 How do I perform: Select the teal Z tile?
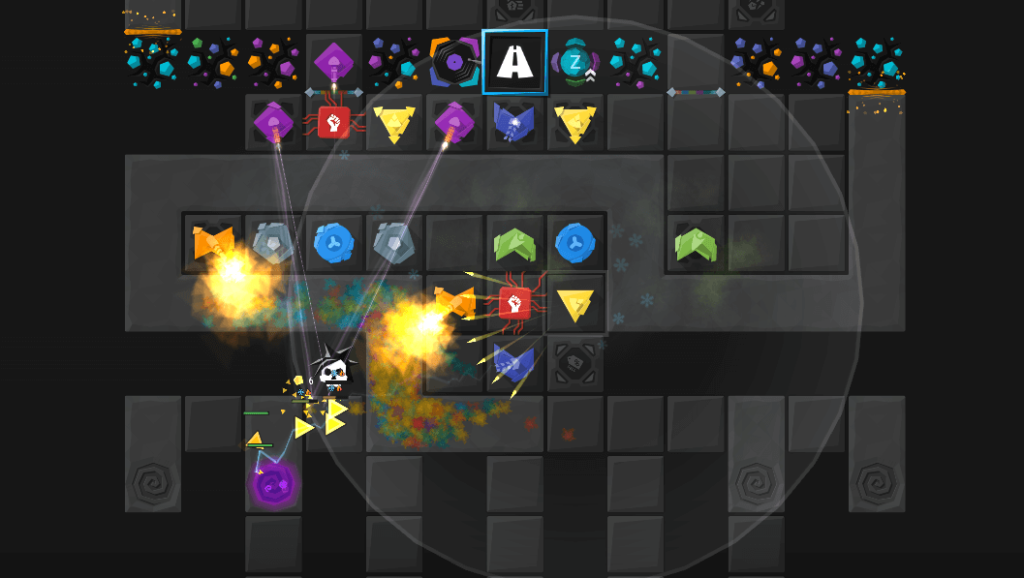(x=575, y=62)
